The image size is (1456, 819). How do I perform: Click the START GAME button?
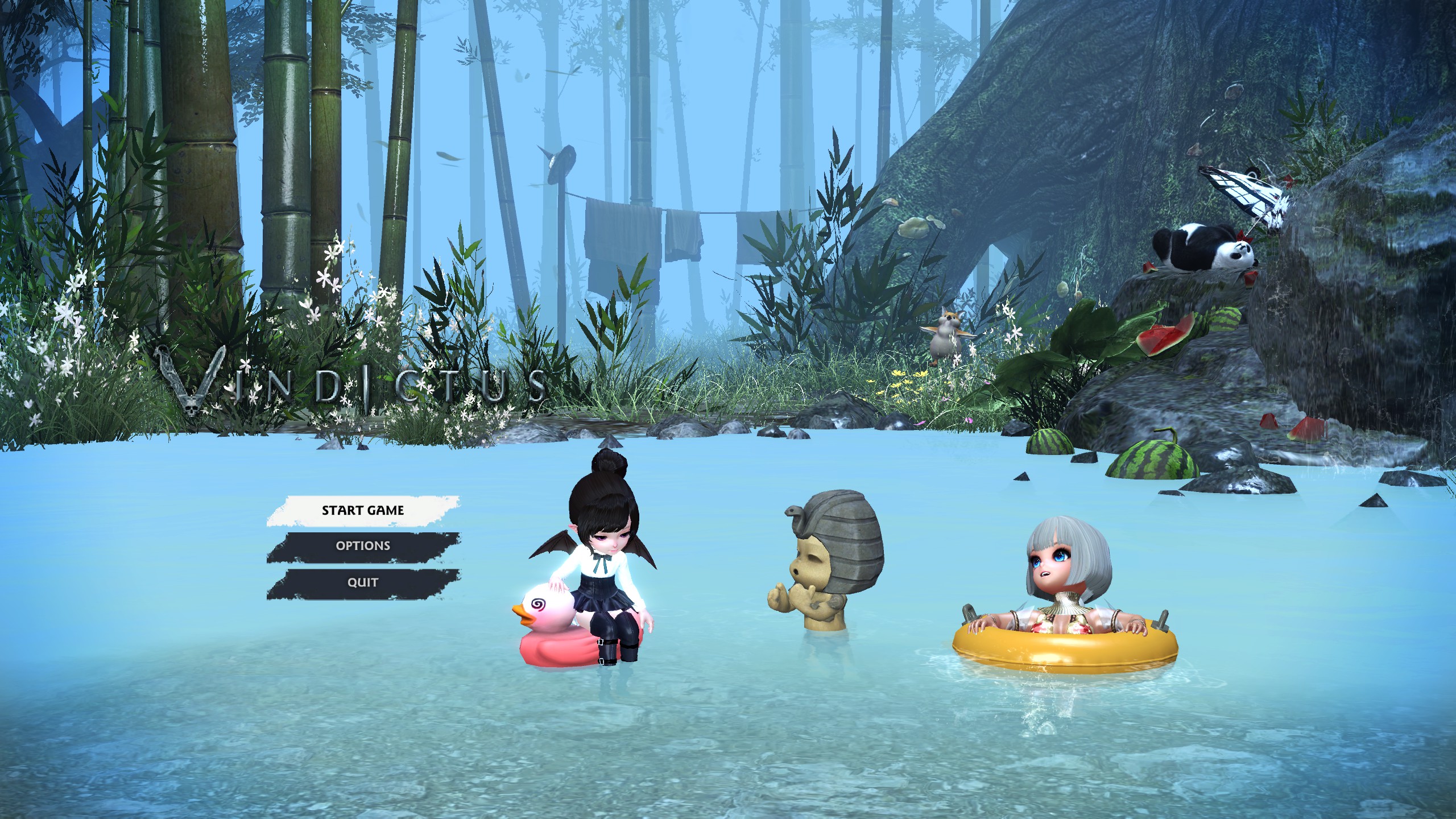coord(362,510)
